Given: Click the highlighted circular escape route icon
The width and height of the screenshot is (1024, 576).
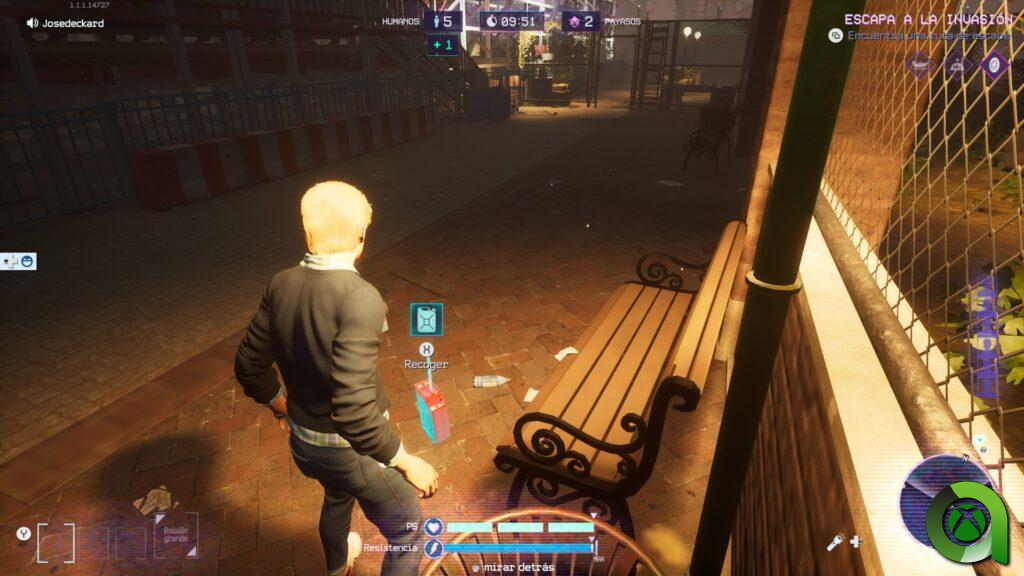Looking at the screenshot, I should click(x=994, y=65).
